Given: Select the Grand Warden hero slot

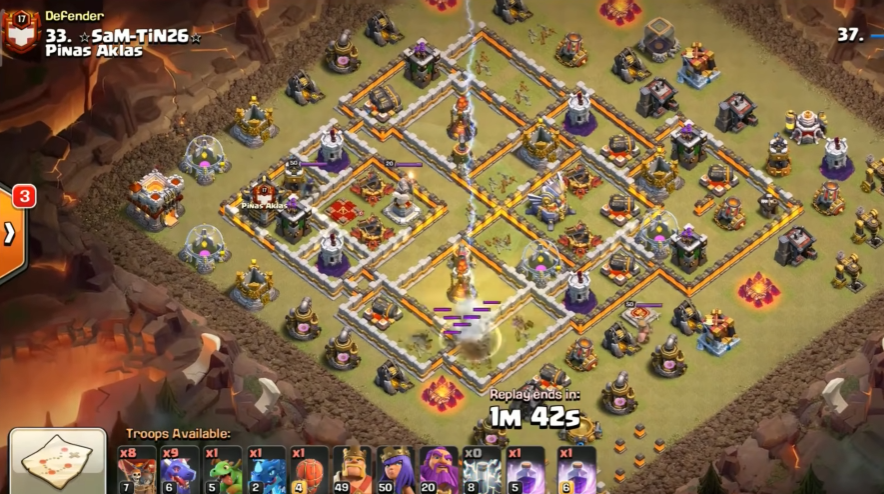Looking at the screenshot, I should 438,470.
